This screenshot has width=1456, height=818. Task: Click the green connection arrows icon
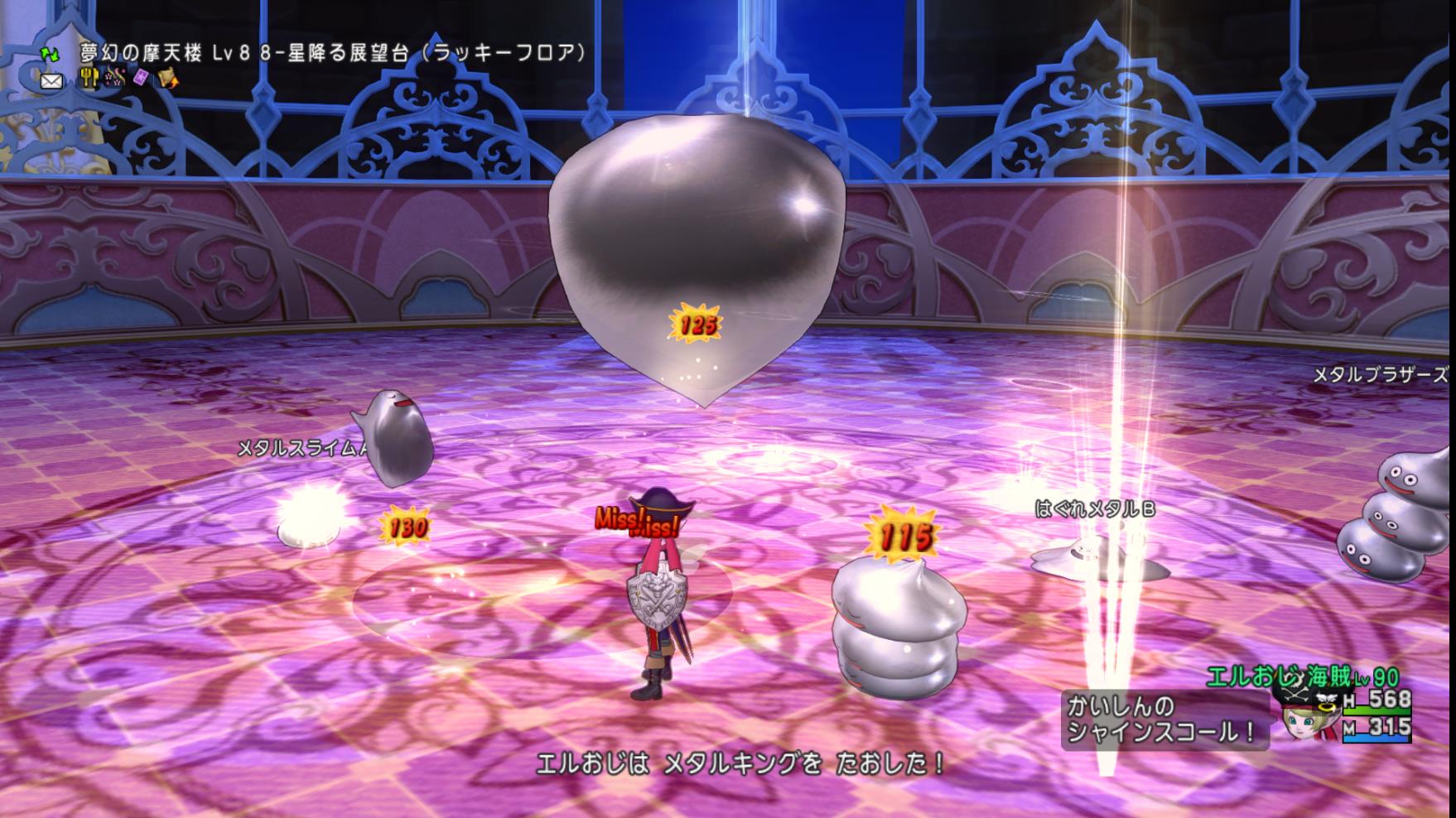51,54
